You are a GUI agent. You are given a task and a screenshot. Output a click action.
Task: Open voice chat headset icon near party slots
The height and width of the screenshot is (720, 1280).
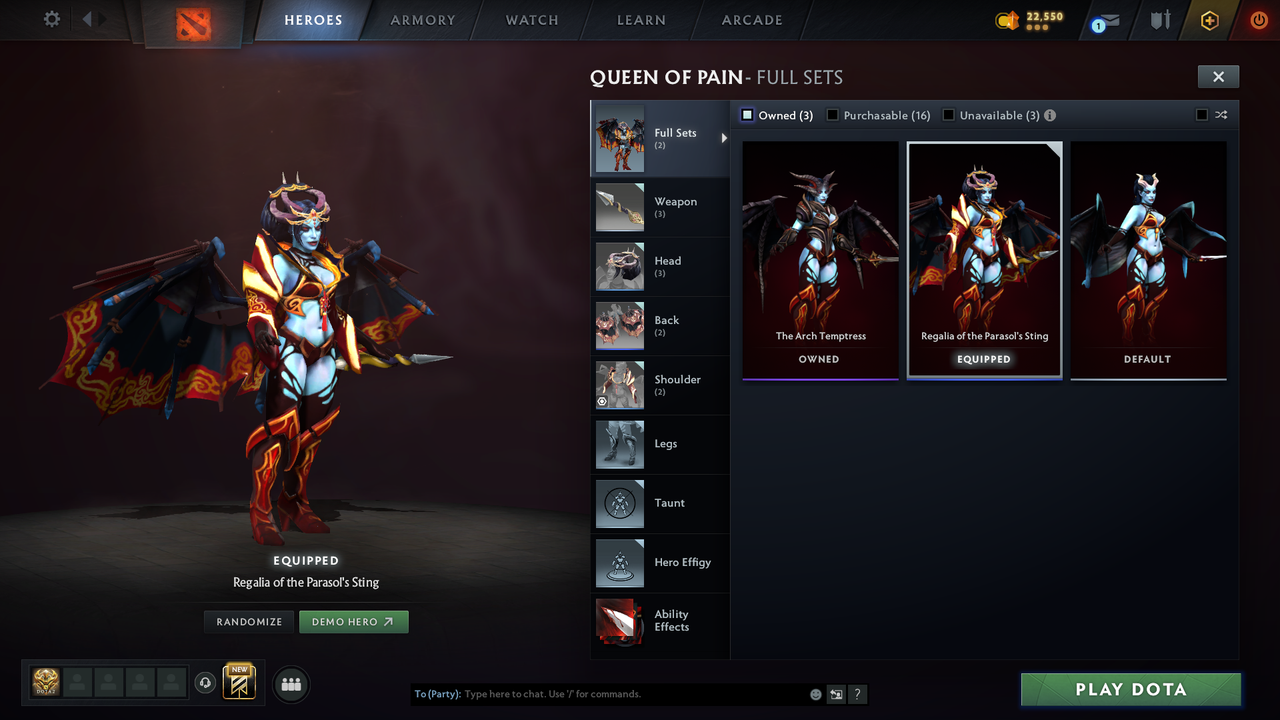206,682
